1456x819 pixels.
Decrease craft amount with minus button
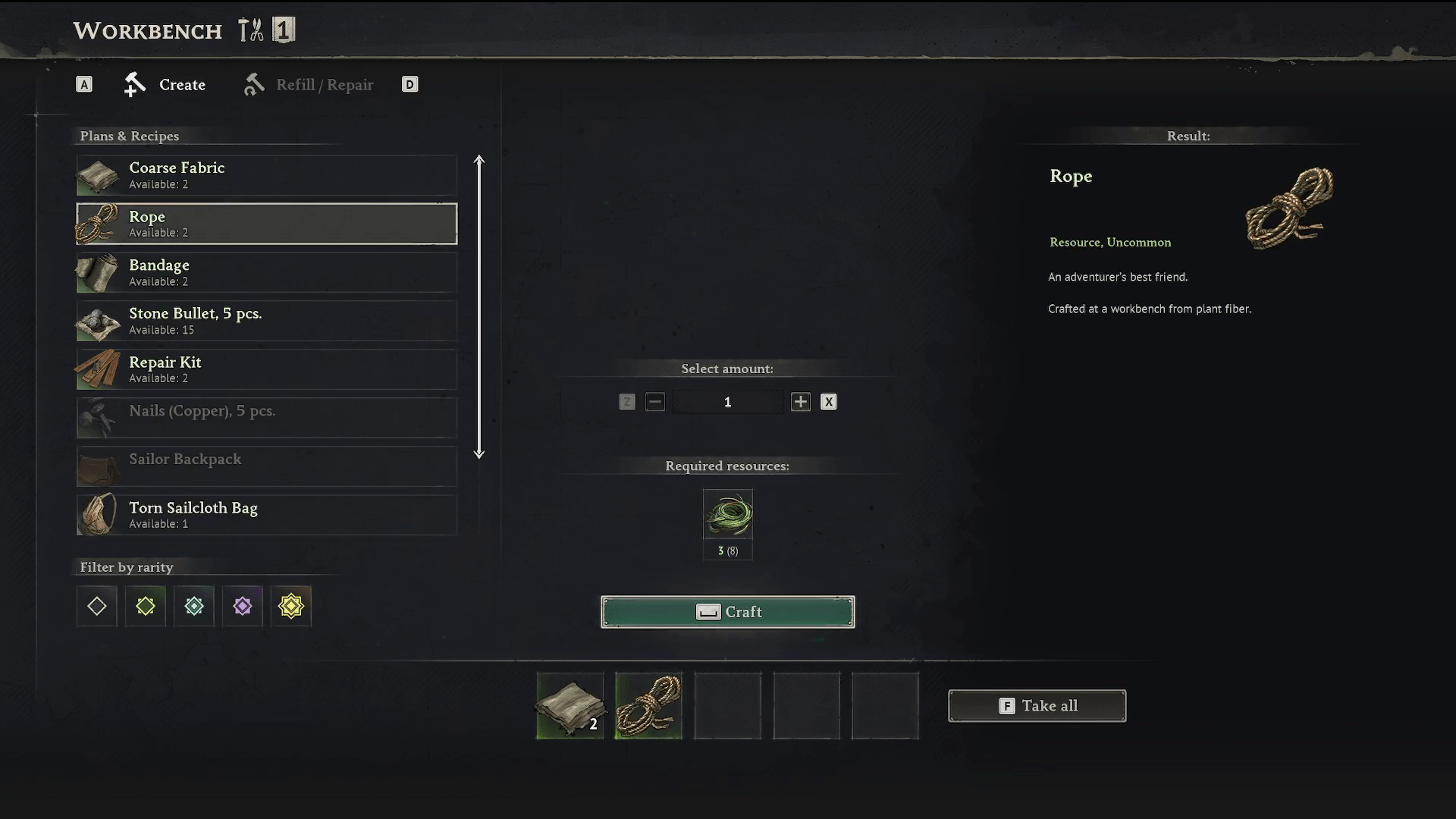655,402
